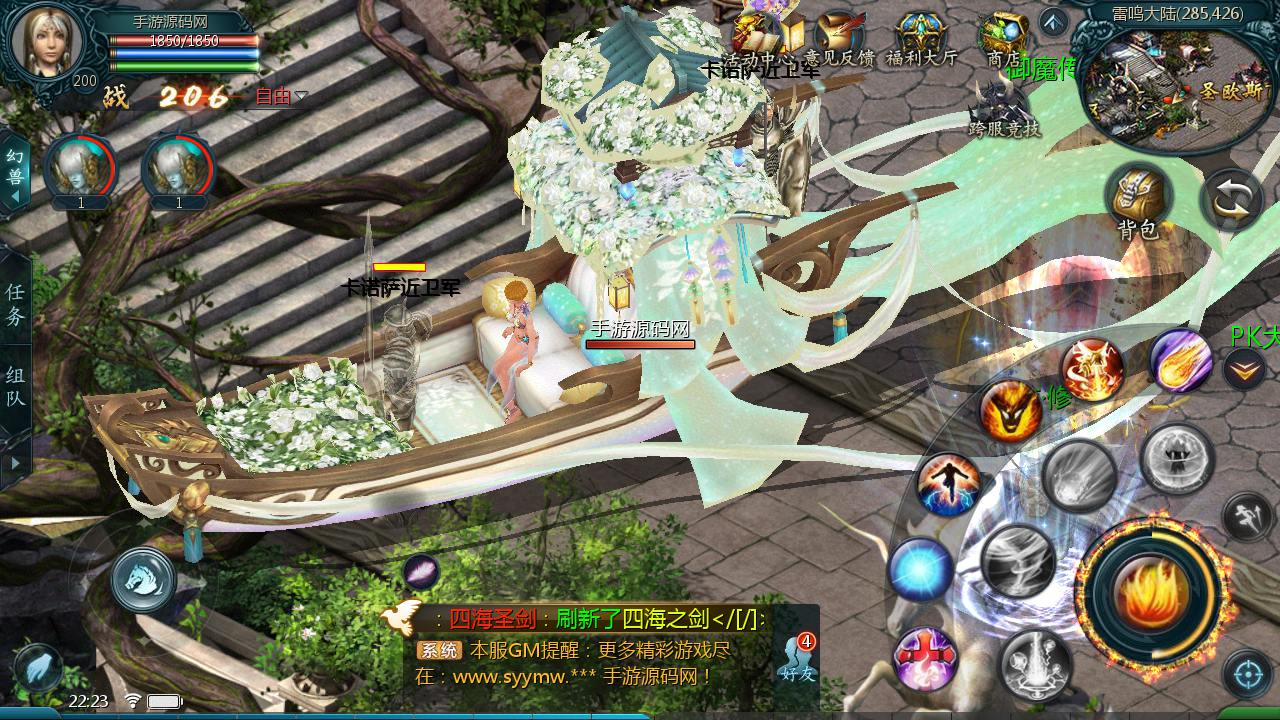Trigger the main fire attack button
This screenshot has width=1280, height=720.
tap(1150, 592)
